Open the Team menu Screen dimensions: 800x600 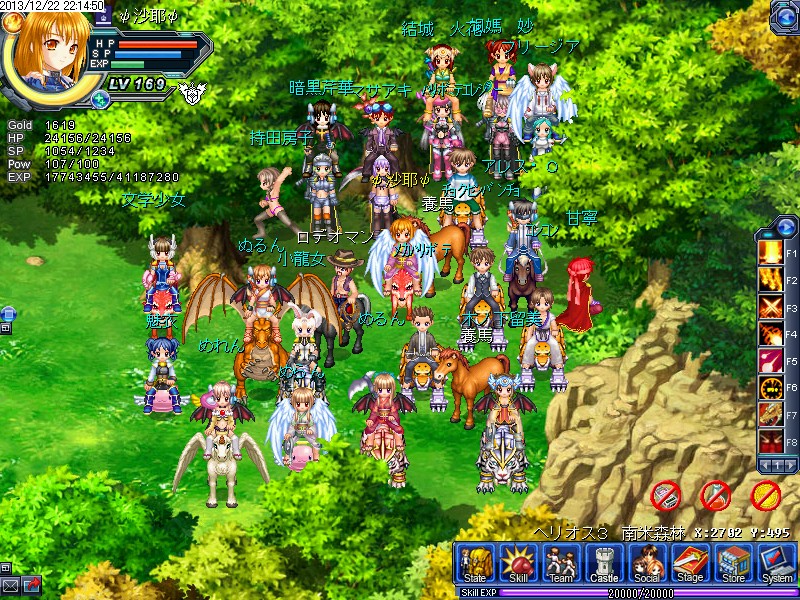[561, 565]
